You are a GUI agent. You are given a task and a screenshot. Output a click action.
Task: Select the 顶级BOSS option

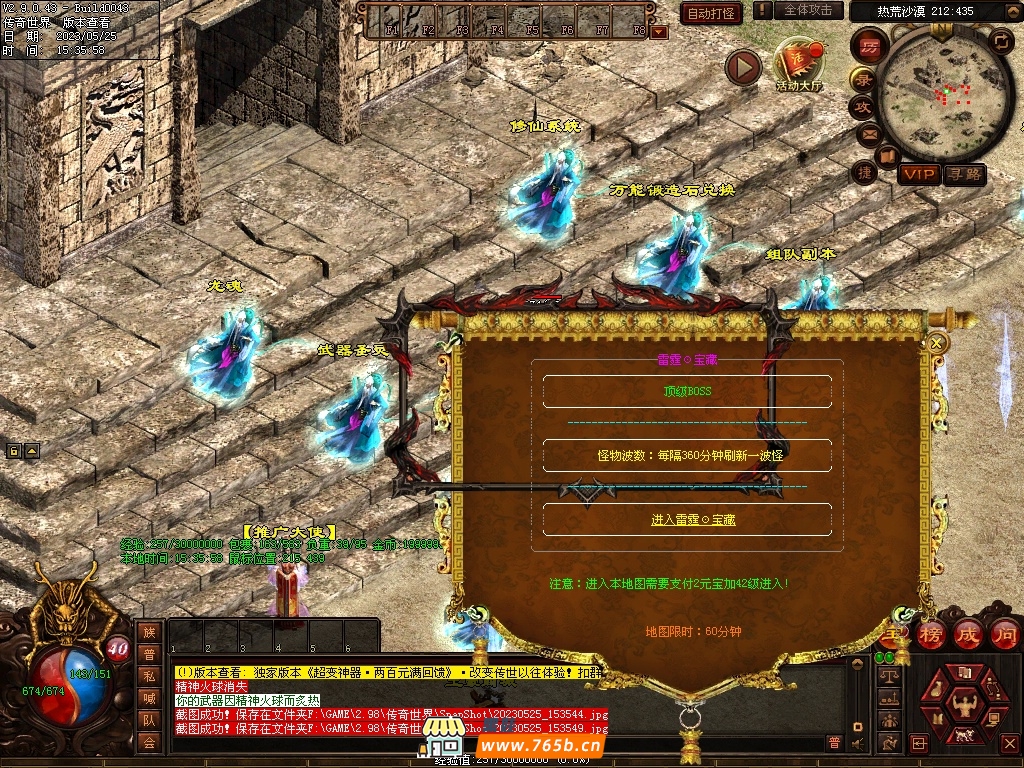click(x=687, y=392)
